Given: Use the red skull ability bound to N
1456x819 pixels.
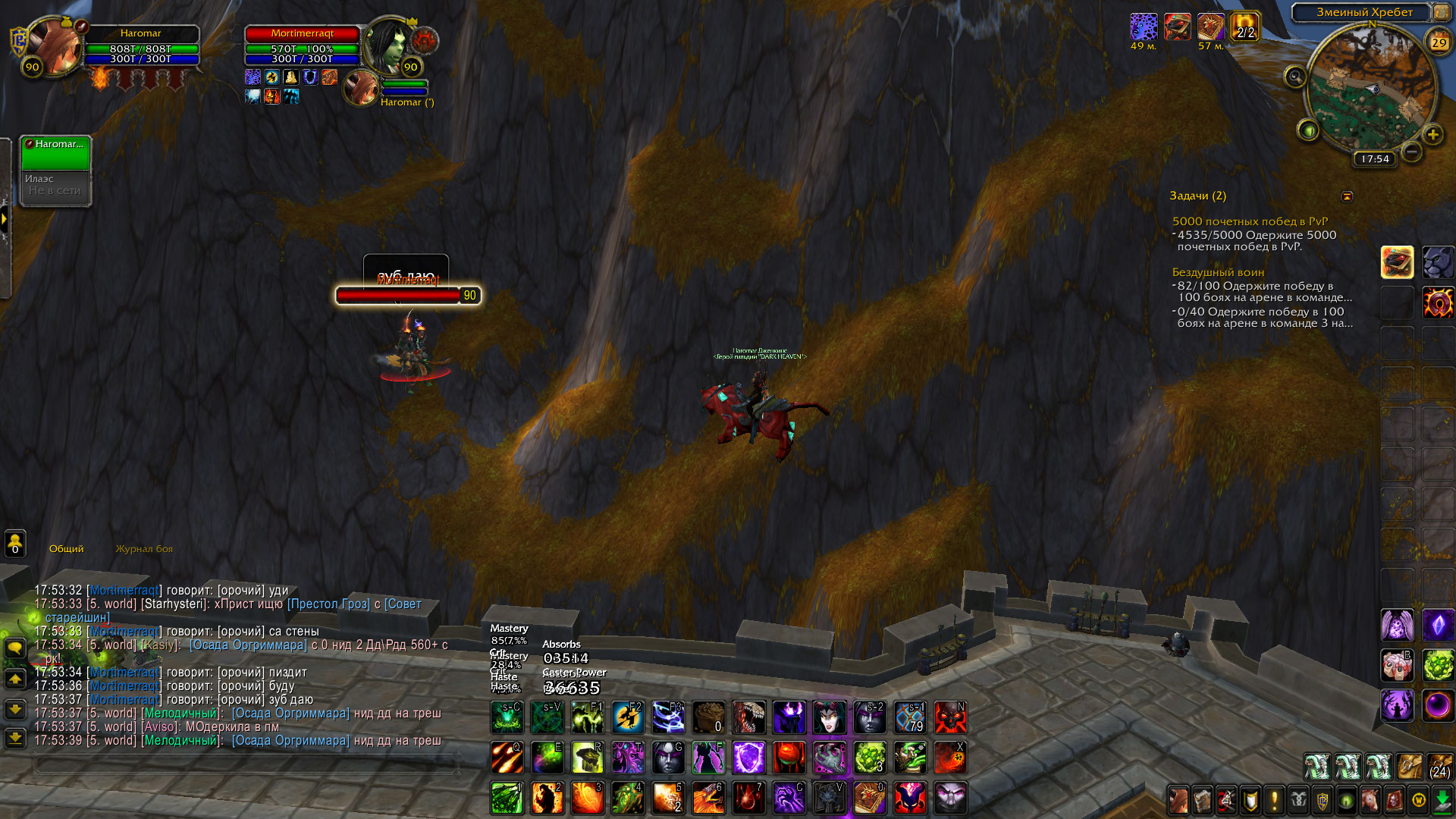Looking at the screenshot, I should coord(950,717).
